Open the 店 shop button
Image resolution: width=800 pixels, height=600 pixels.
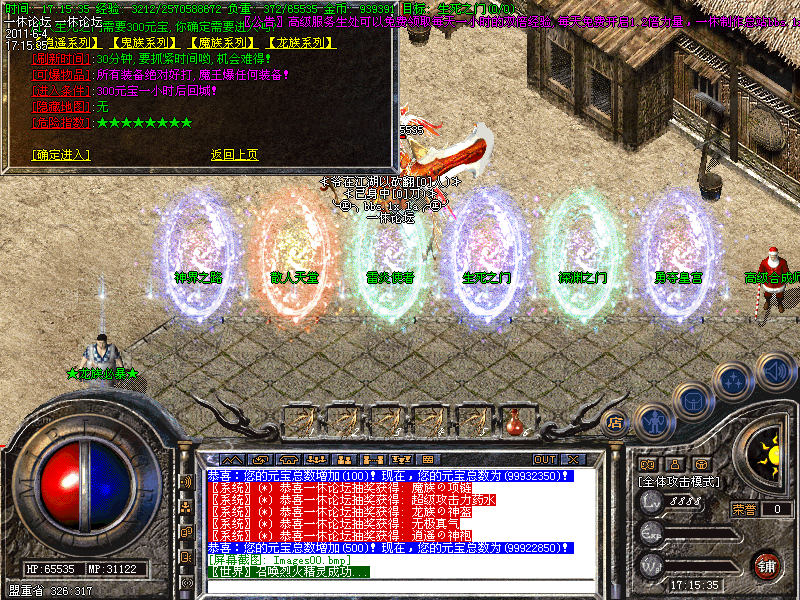(616, 421)
